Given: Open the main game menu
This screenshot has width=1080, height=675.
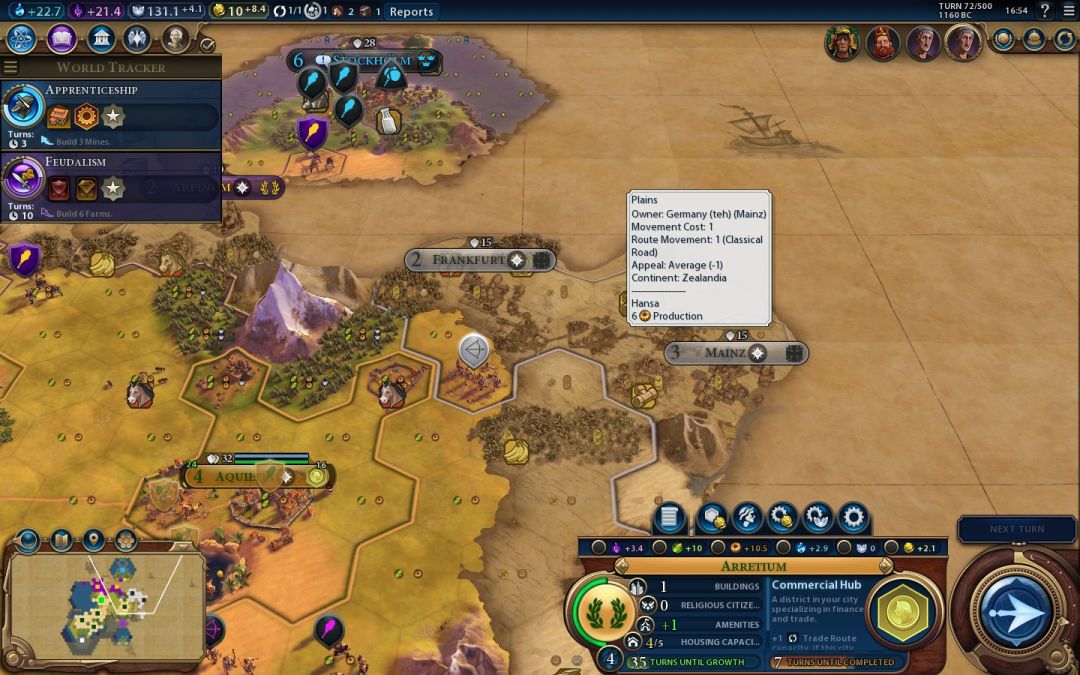Looking at the screenshot, I should click(1067, 11).
